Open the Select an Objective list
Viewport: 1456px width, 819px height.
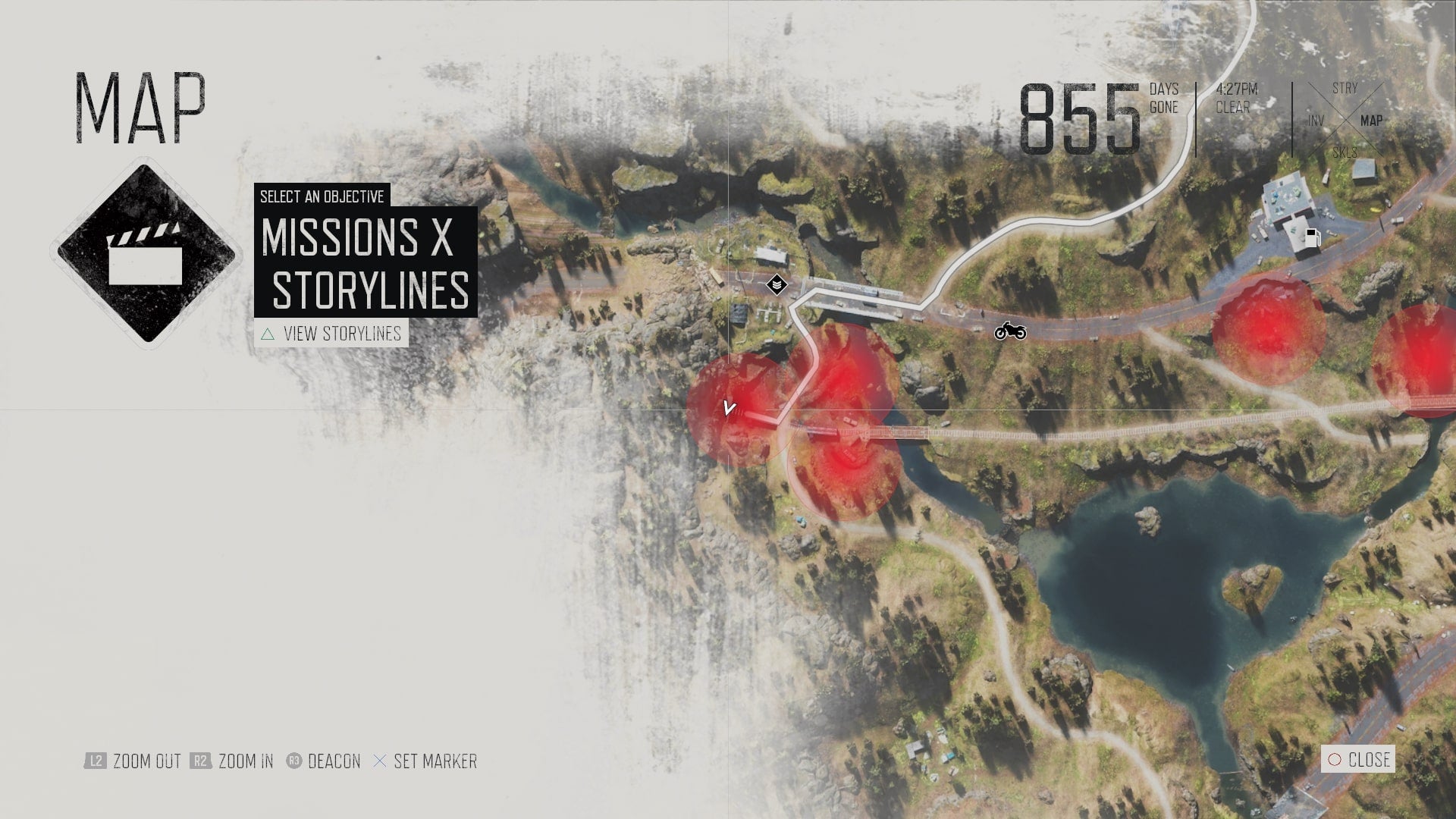point(322,197)
